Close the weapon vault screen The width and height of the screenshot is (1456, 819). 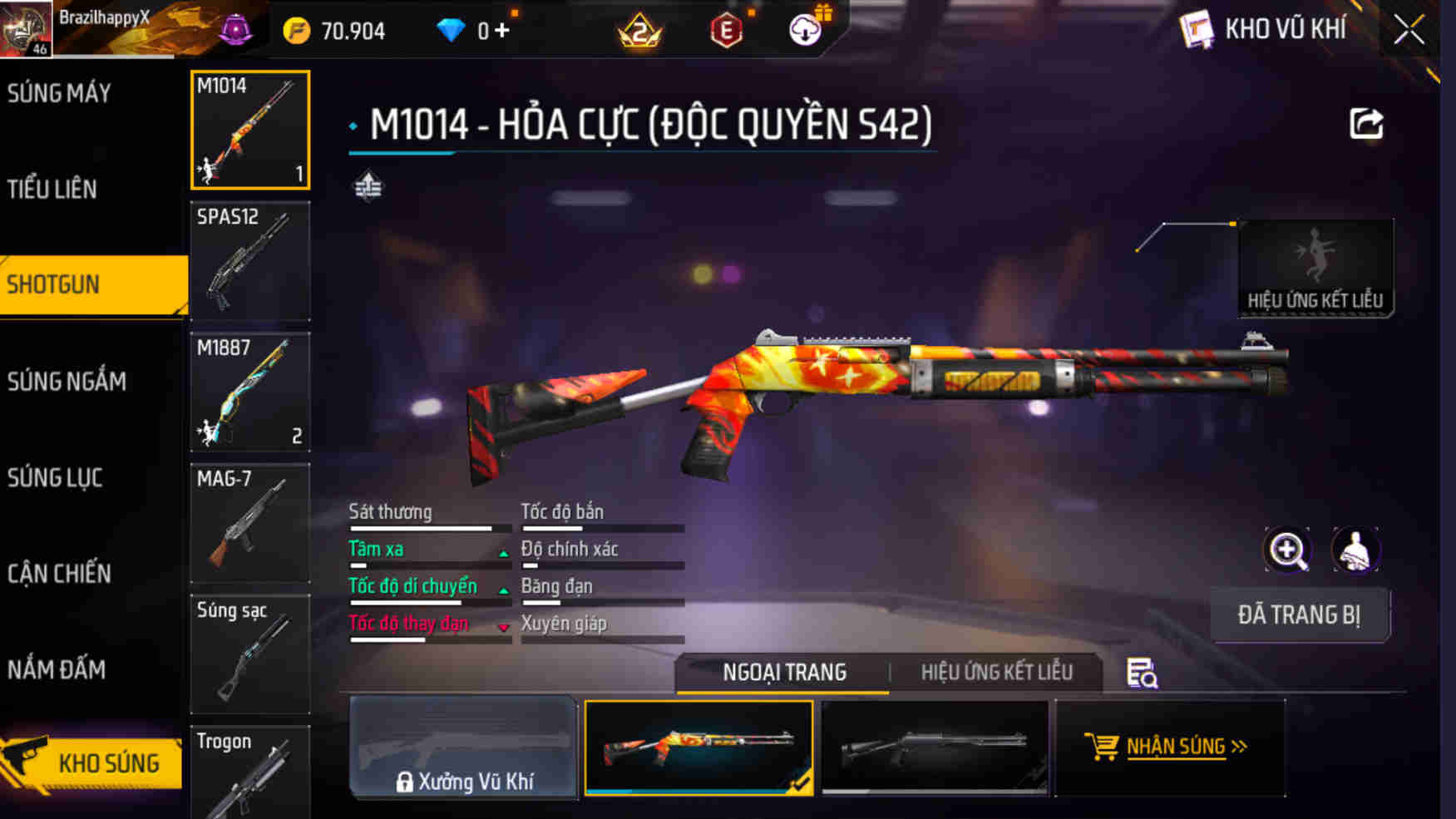point(1409,31)
